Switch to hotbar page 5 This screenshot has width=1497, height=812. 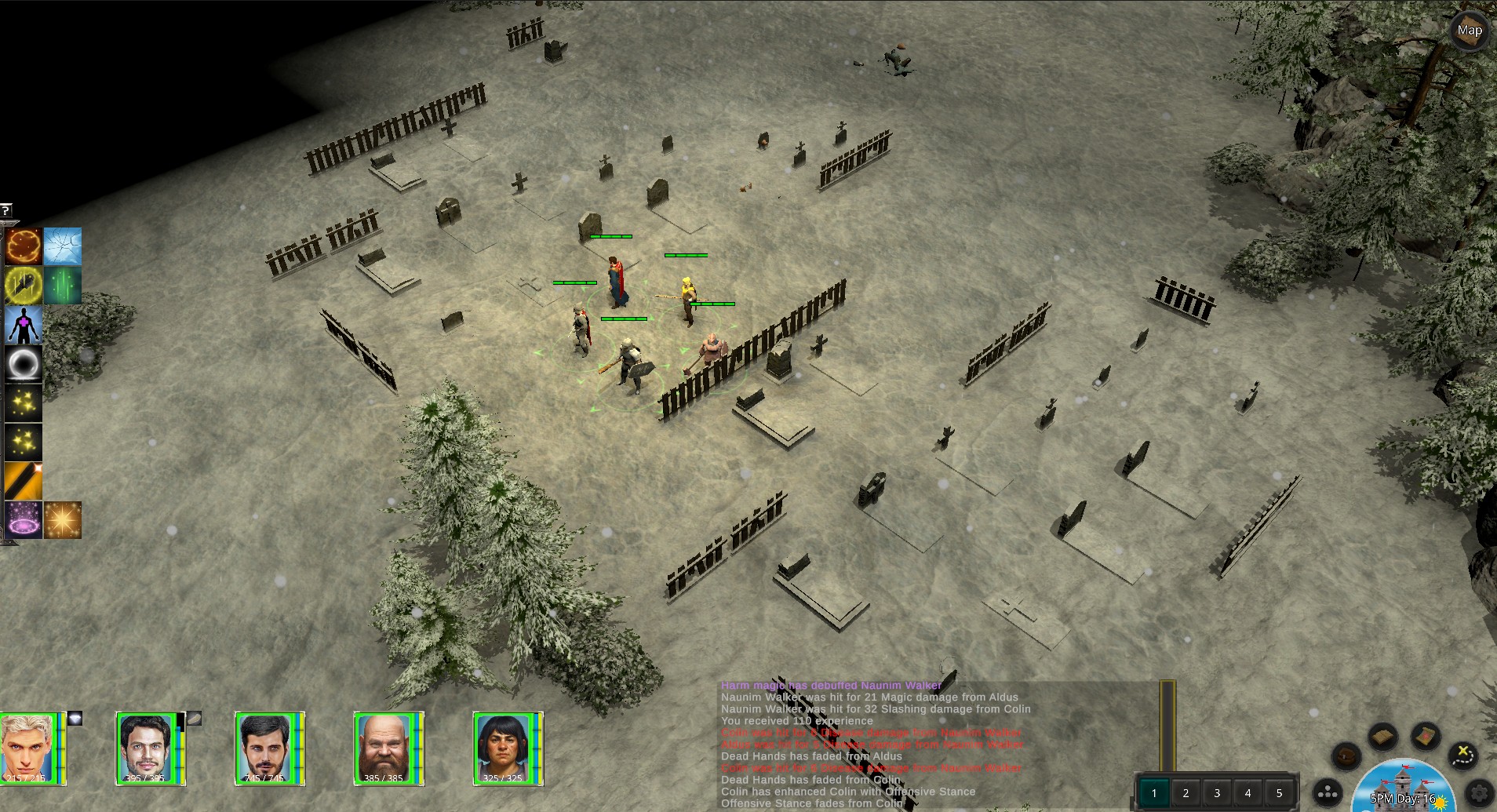[1279, 793]
